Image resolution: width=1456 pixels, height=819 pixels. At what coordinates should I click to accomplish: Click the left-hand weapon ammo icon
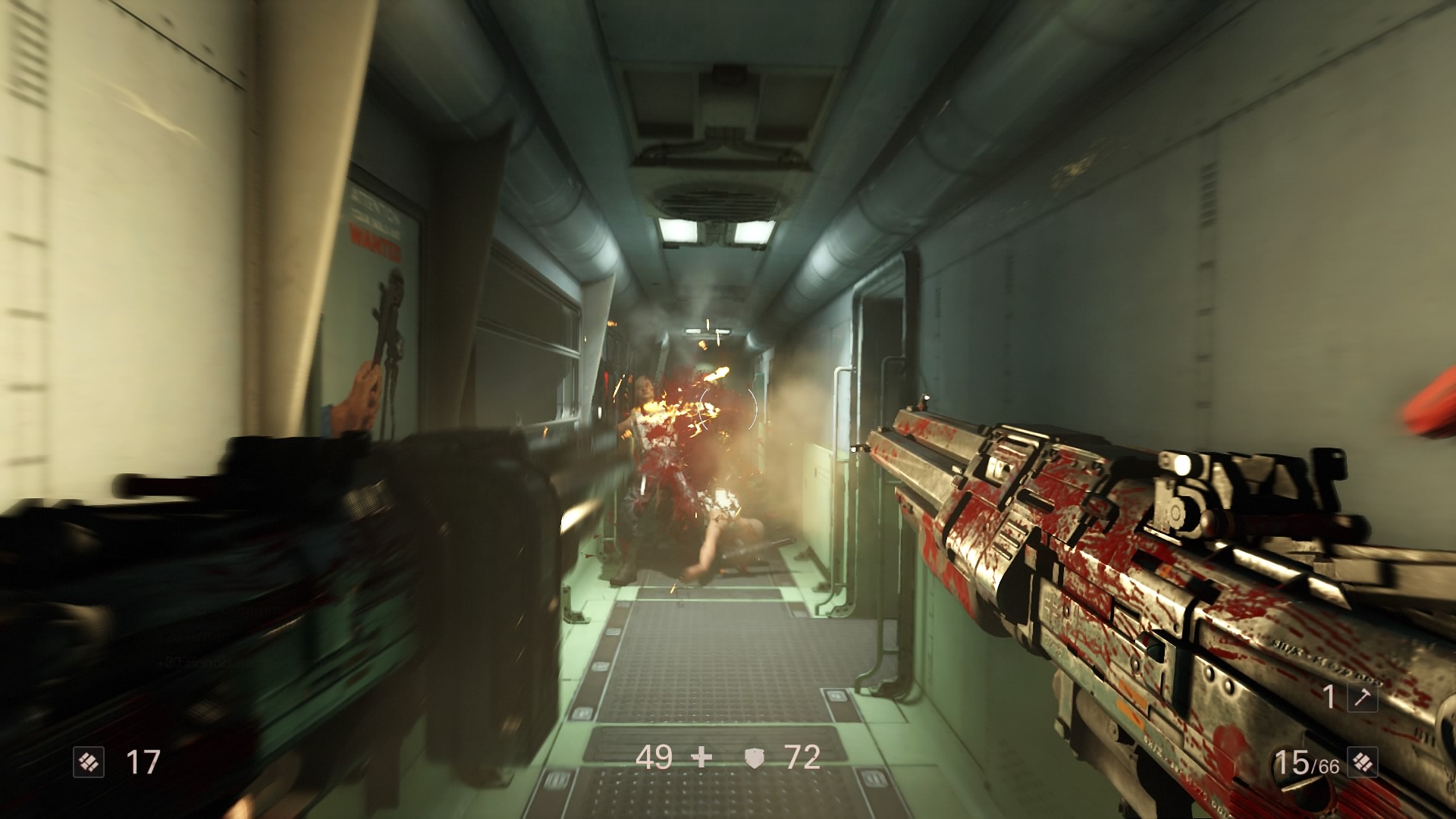click(x=88, y=762)
